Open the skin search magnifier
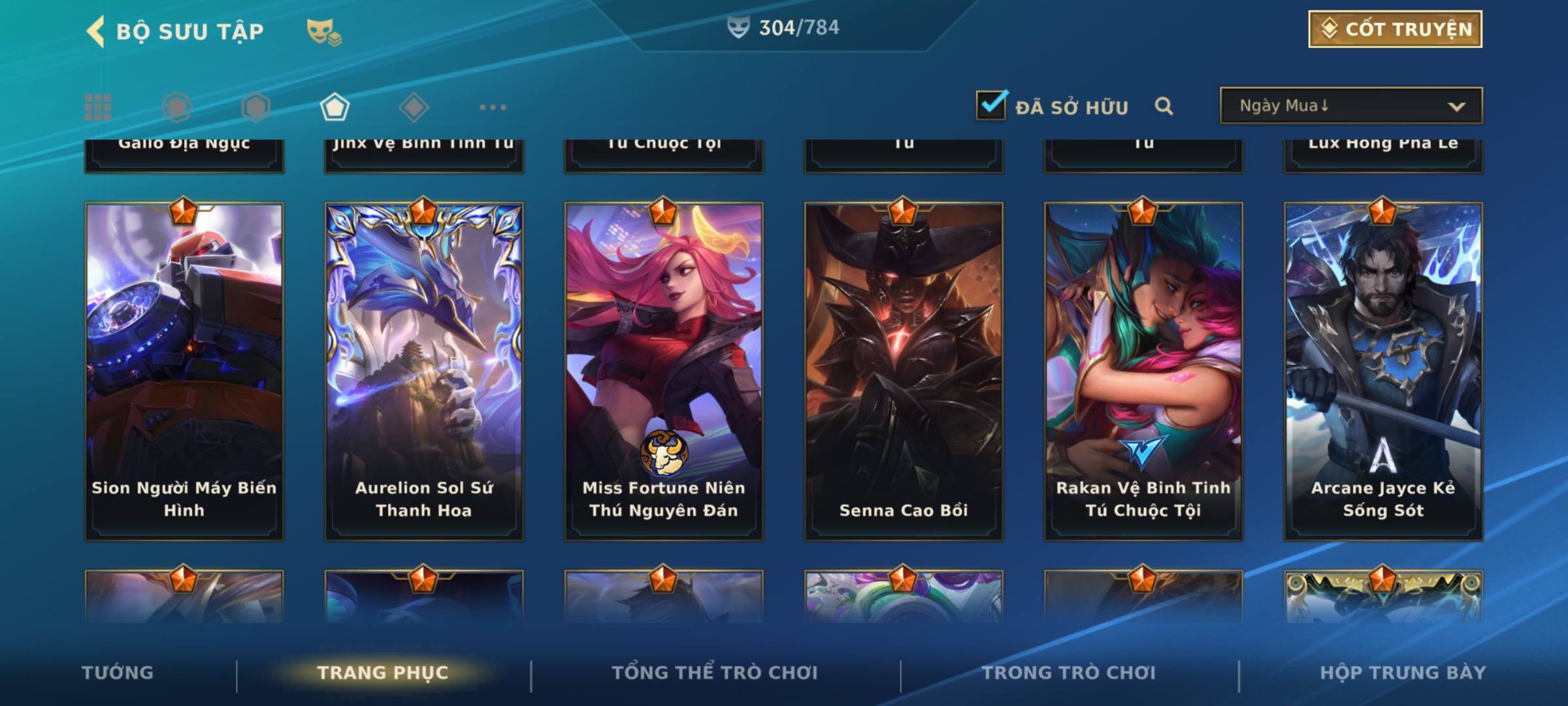The height and width of the screenshot is (706, 1568). [1164, 106]
